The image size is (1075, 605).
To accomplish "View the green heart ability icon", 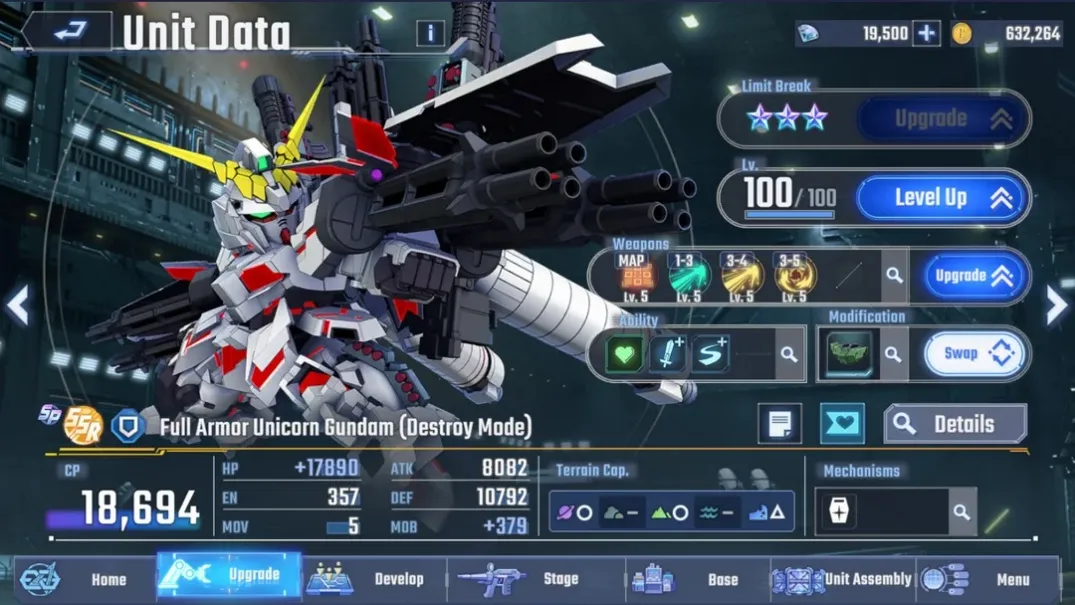I will [x=625, y=354].
